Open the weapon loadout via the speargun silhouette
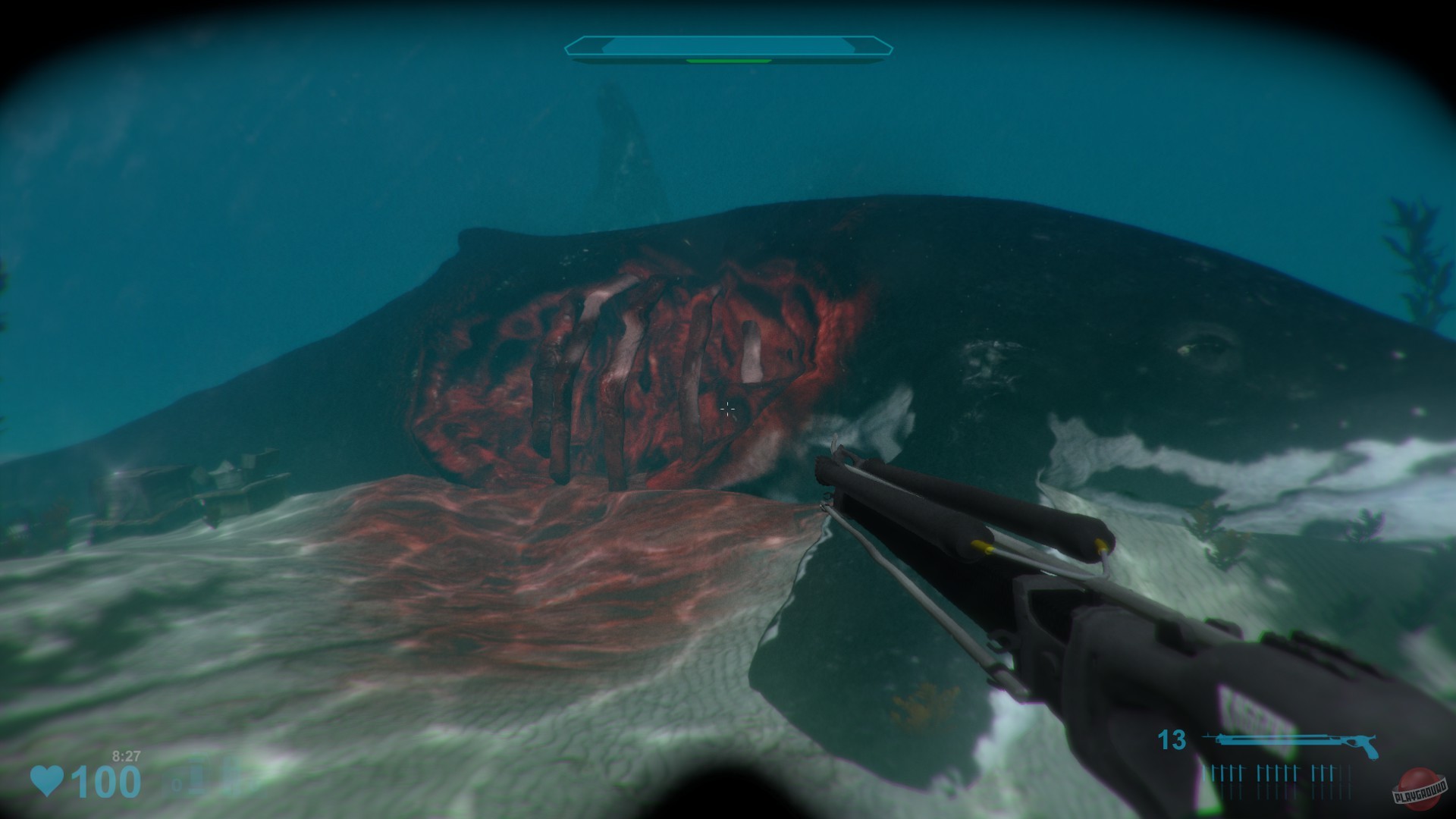 tap(1289, 739)
